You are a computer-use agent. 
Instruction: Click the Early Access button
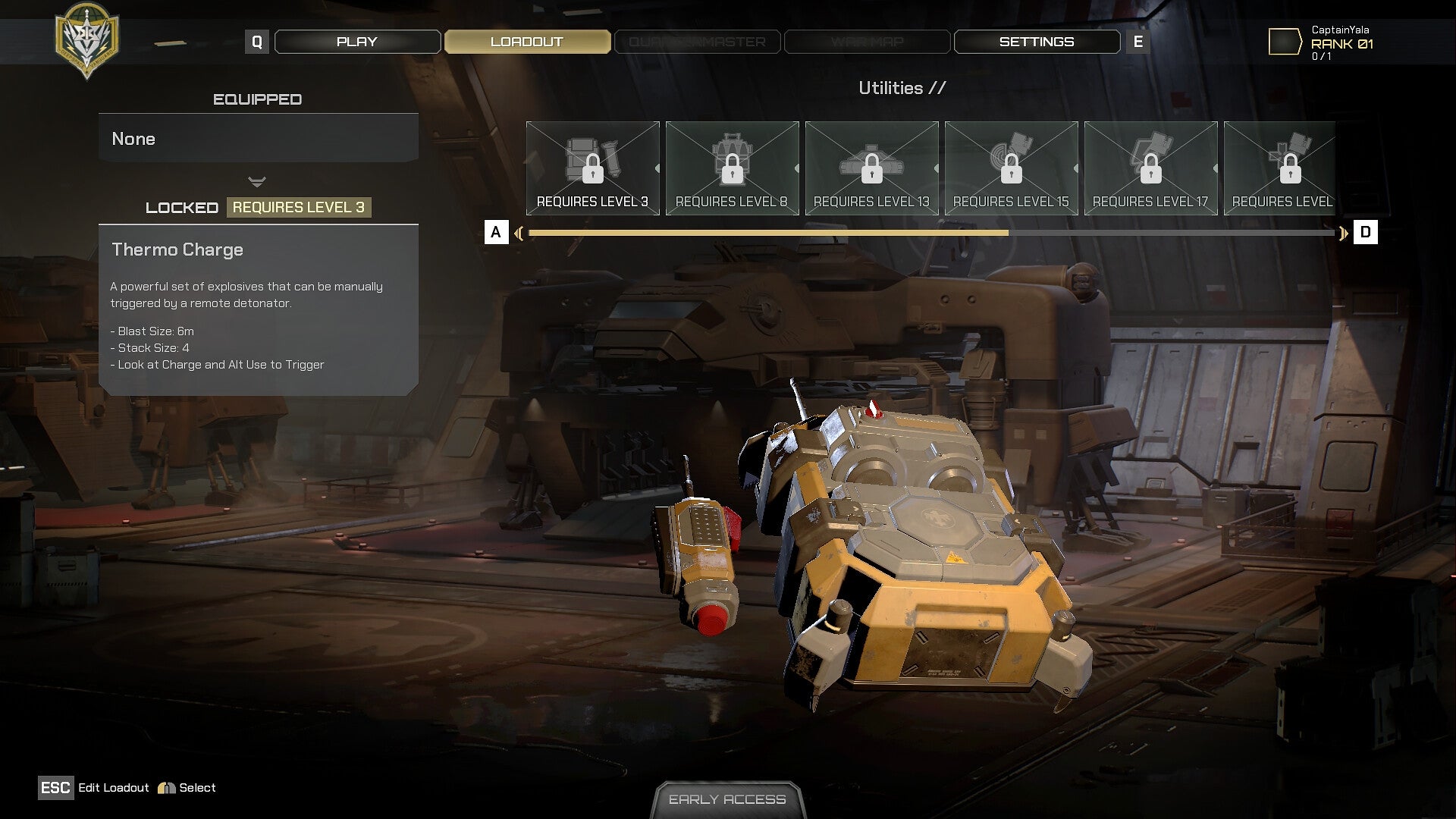727,799
